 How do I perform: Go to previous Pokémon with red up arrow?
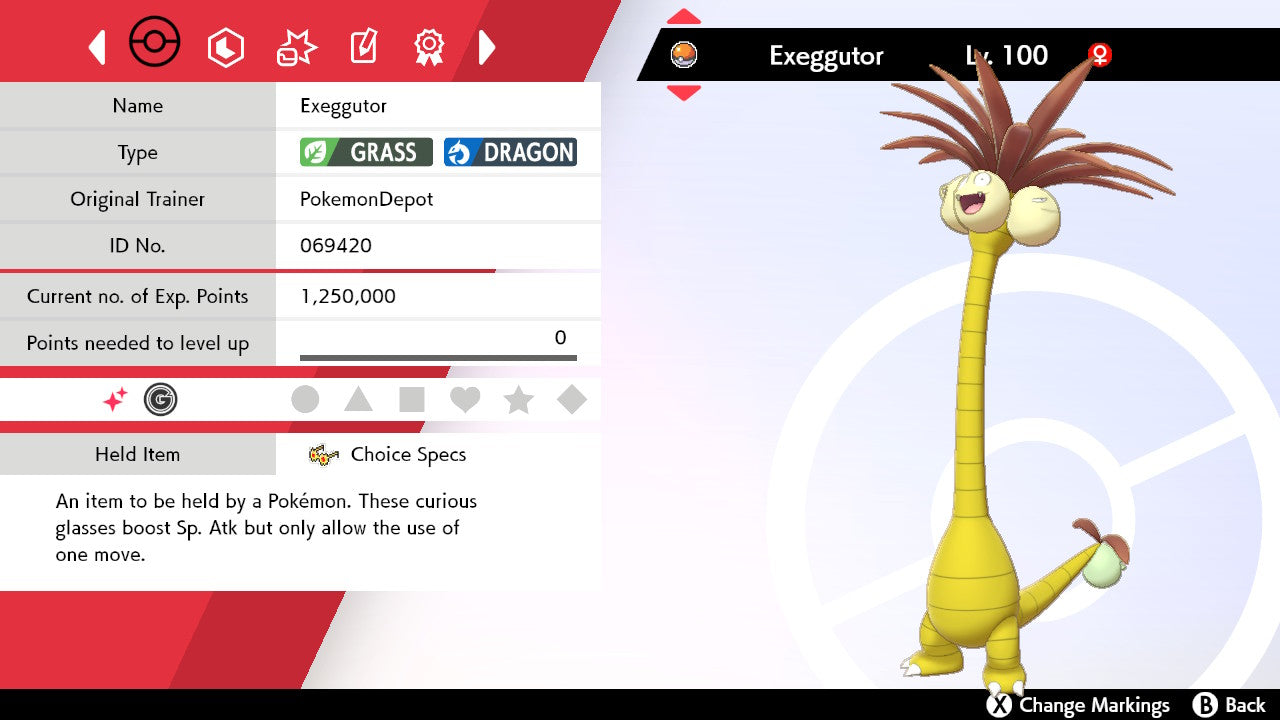684,16
